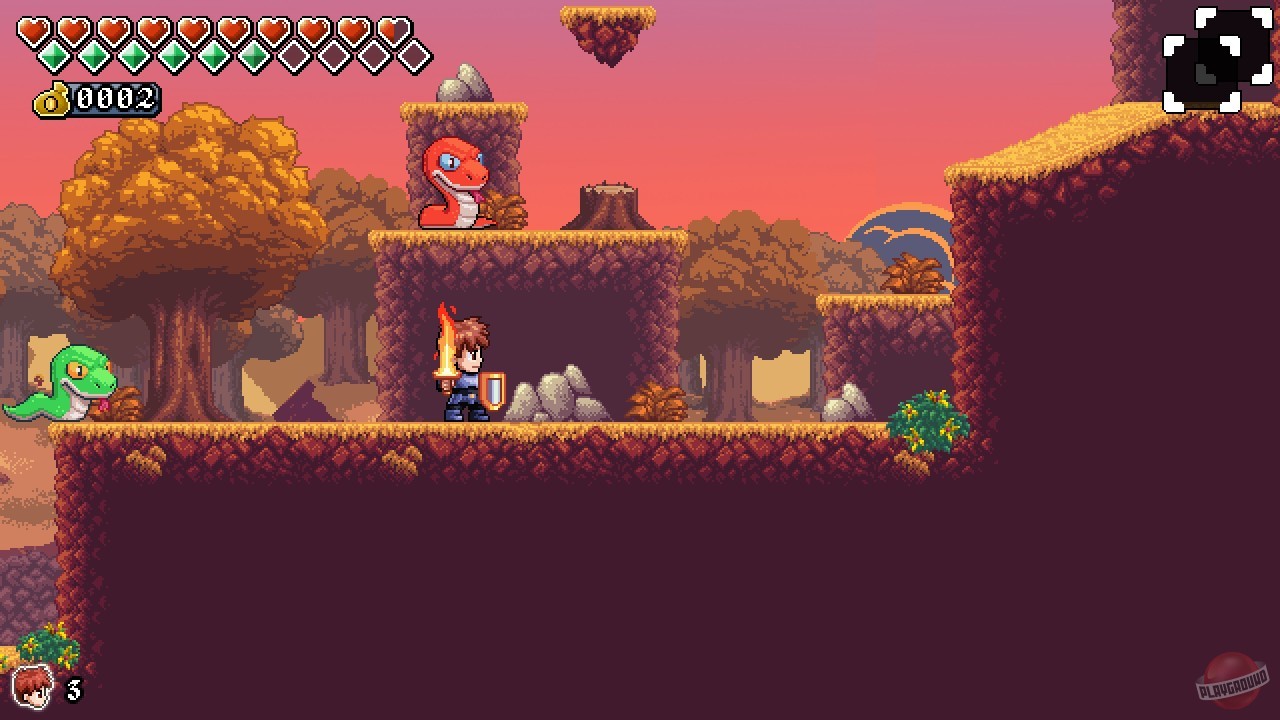This screenshot has width=1280, height=720.
Task: Click the lives count number 3
Action: click(76, 688)
